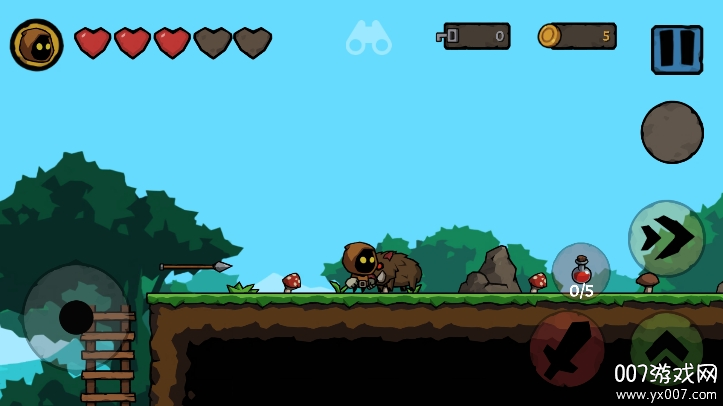Viewport: 723px width, 406px height.
Task: Activate the binoculars look-around icon
Action: tap(368, 38)
